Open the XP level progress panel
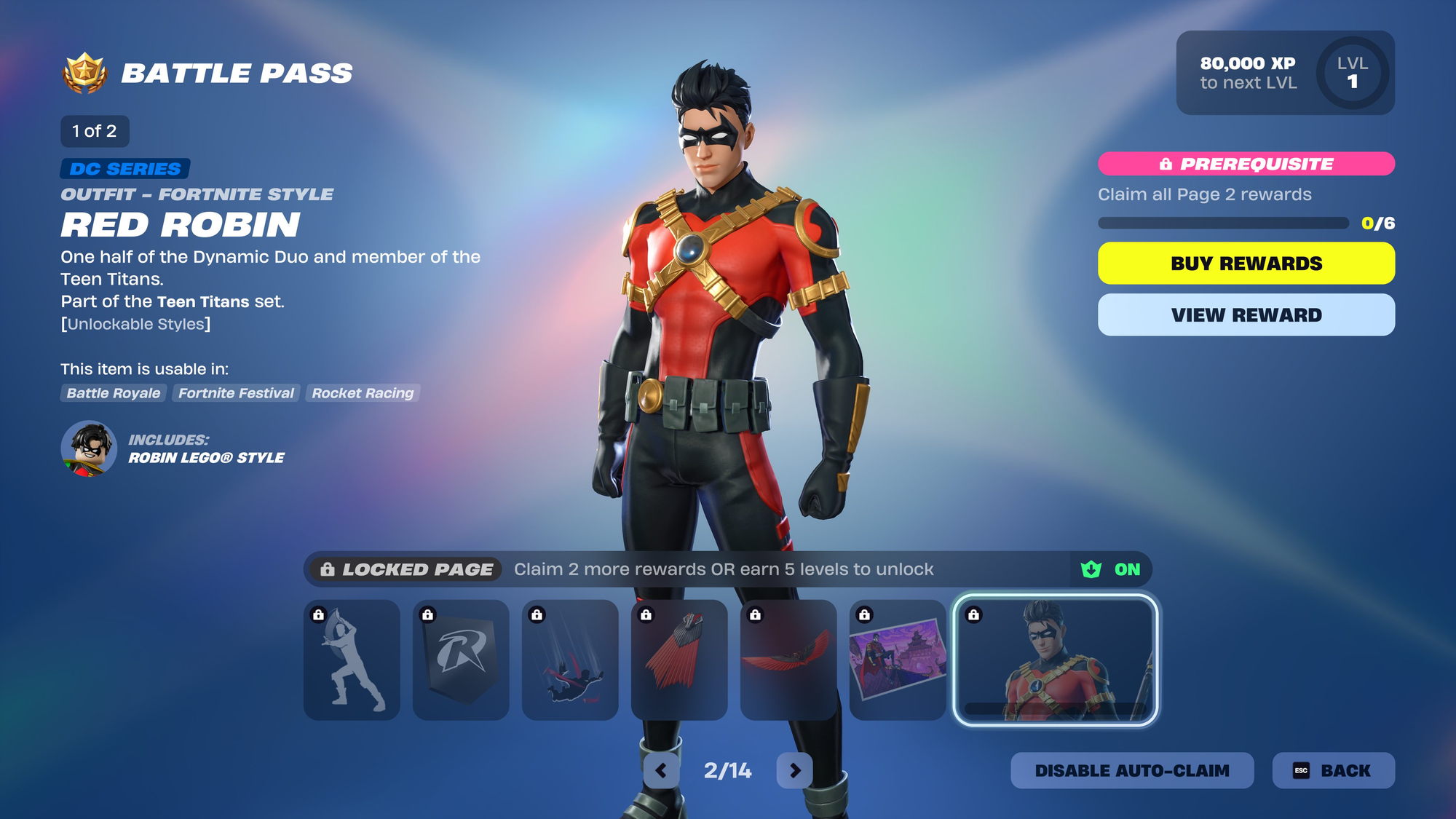The height and width of the screenshot is (819, 1456). [1285, 73]
